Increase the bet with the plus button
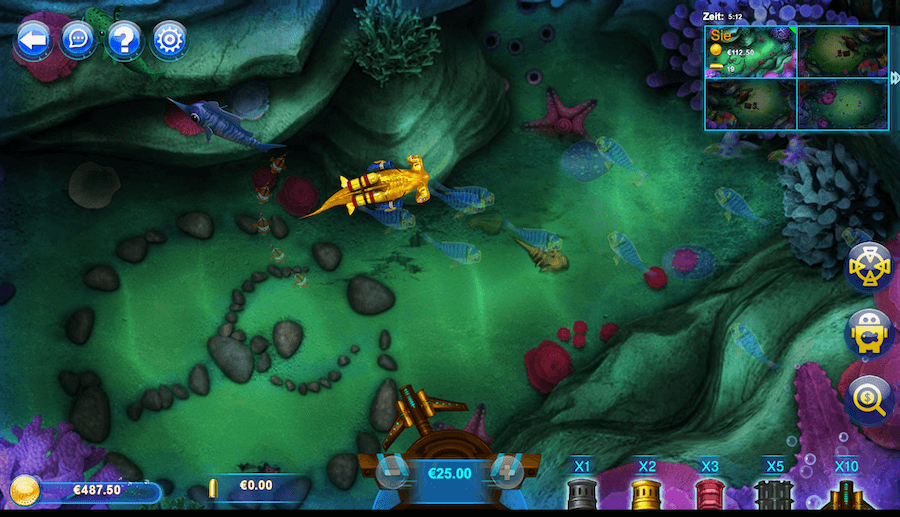The height and width of the screenshot is (517, 900). 507,472
